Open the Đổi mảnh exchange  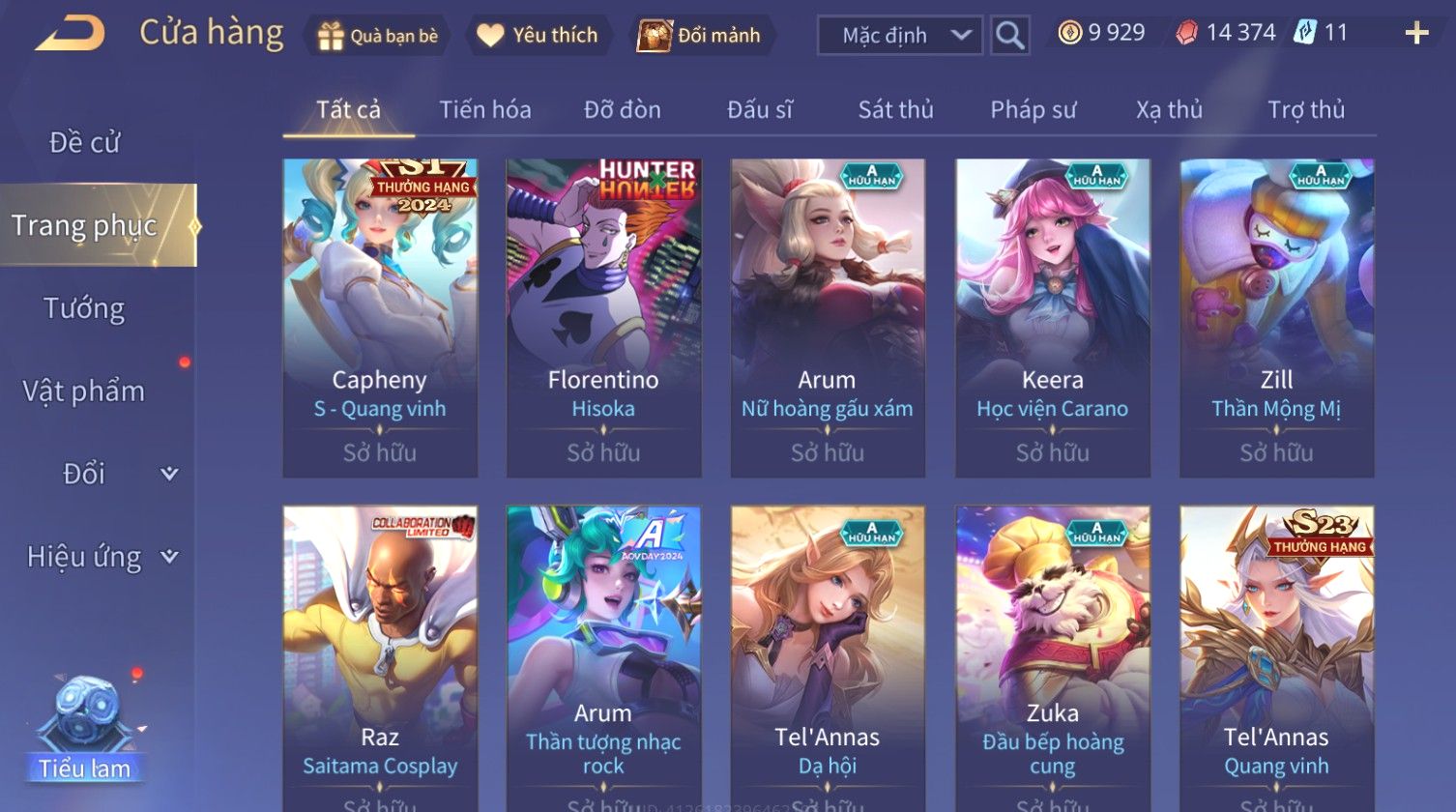[699, 36]
